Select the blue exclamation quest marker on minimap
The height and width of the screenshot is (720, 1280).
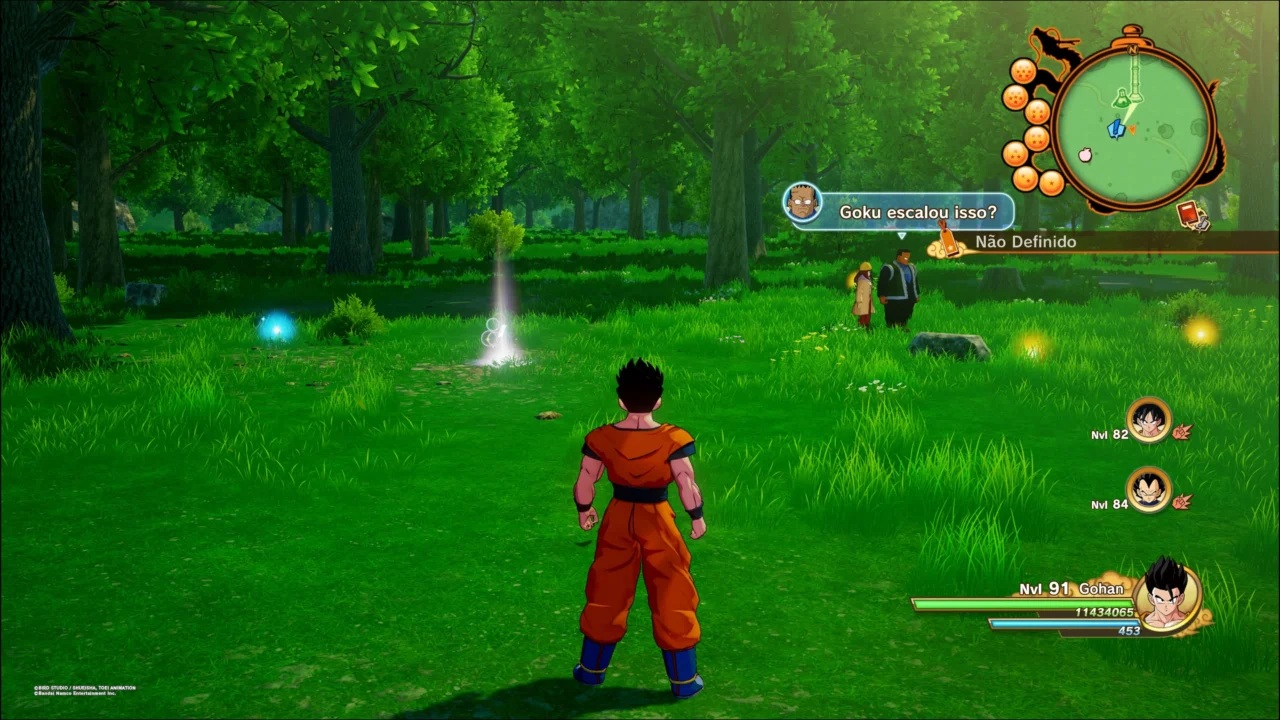1118,128
